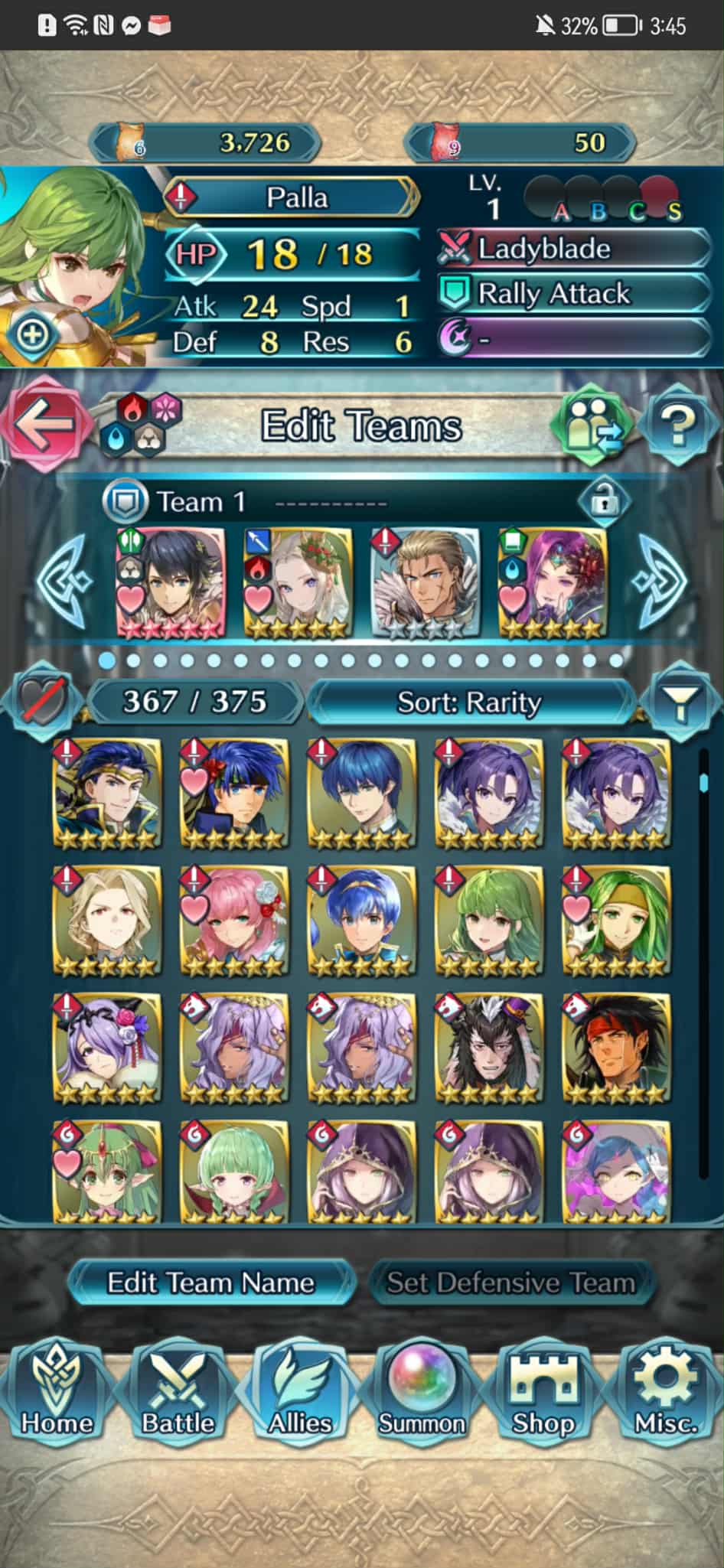This screenshot has height=1568, width=724.
Task: Switch to the Summon tab
Action: coord(422,1394)
